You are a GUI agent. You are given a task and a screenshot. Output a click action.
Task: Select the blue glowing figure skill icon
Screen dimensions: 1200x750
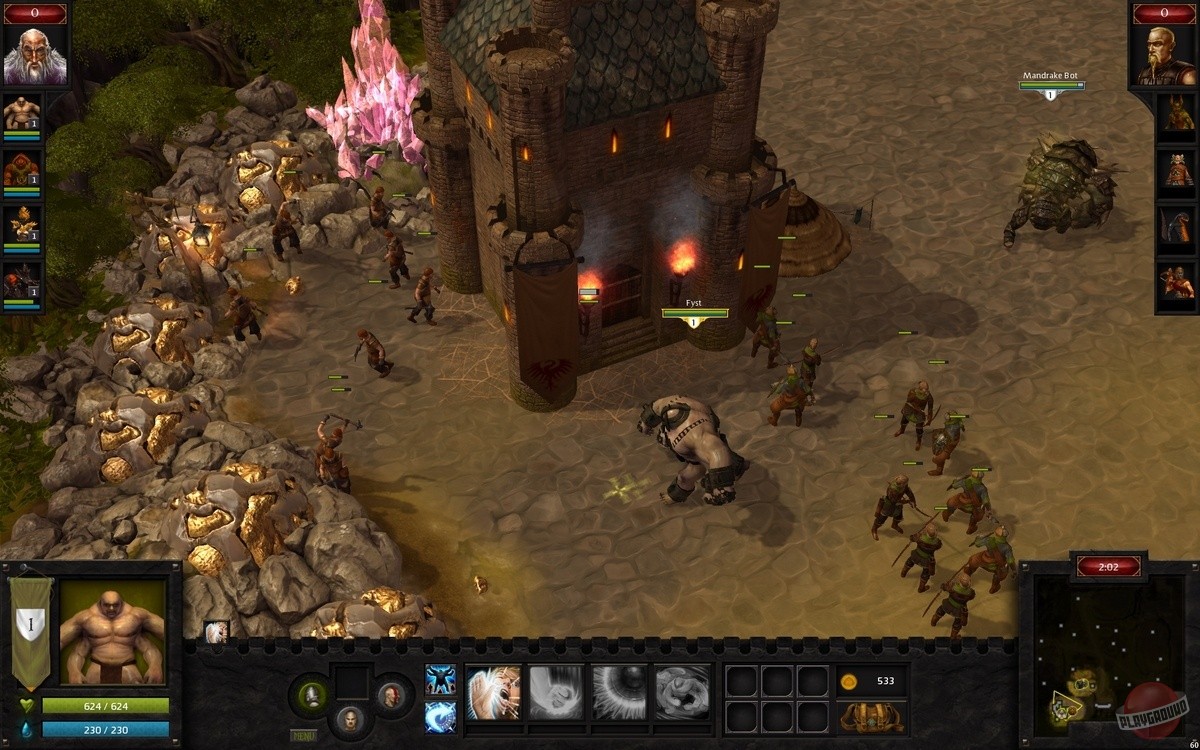pos(441,680)
